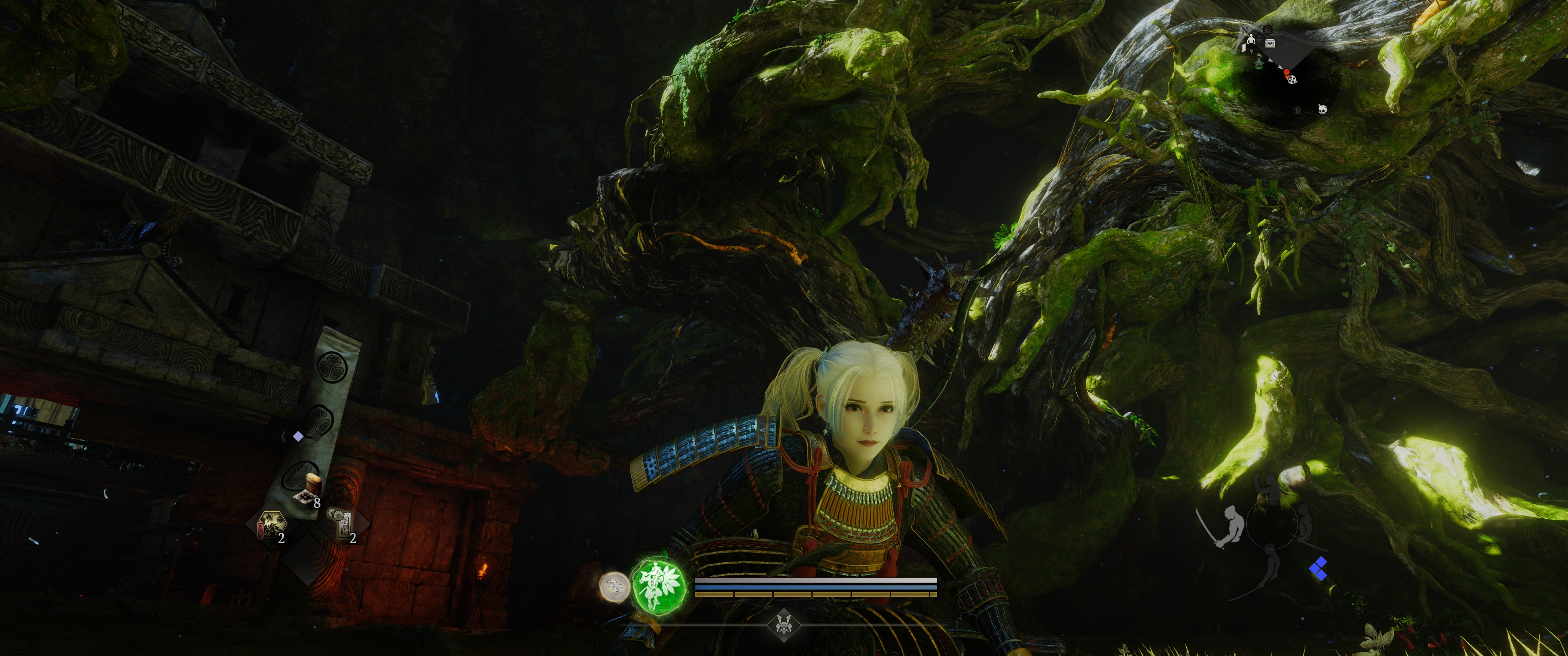Click the blue diamond cluster icon
The height and width of the screenshot is (656, 1568).
click(x=1318, y=569)
